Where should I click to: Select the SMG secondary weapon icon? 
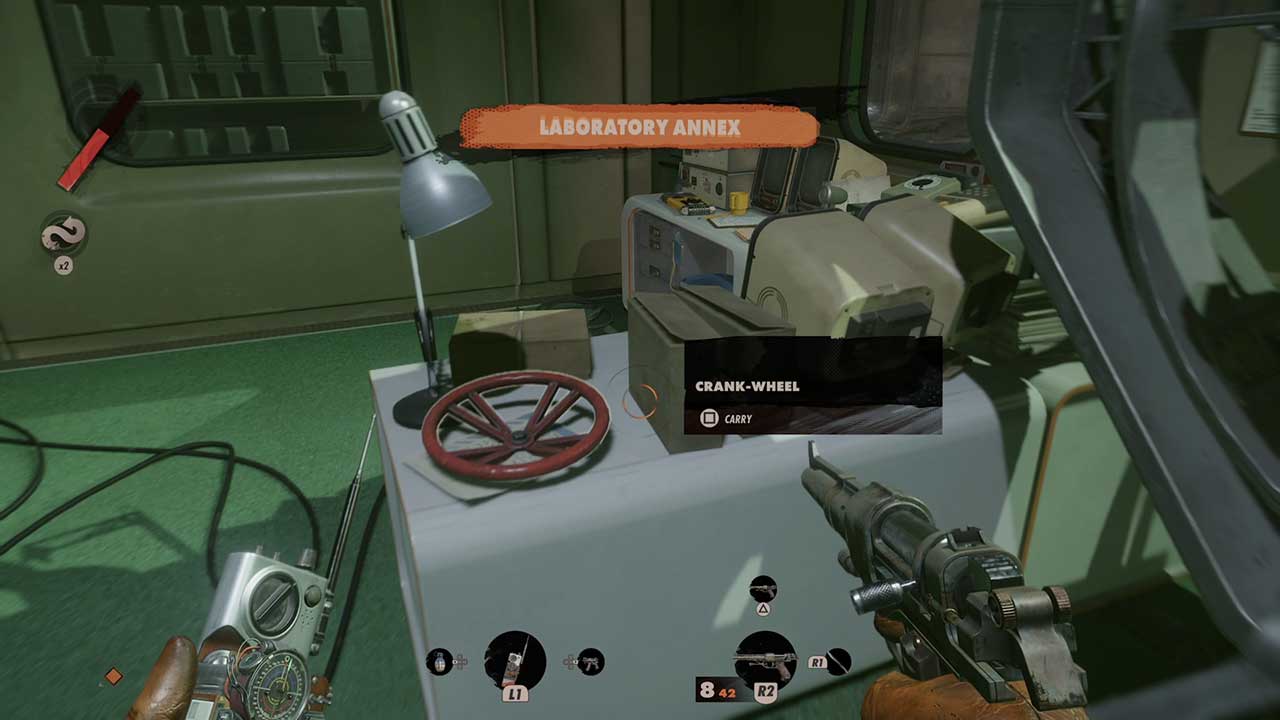(590, 662)
